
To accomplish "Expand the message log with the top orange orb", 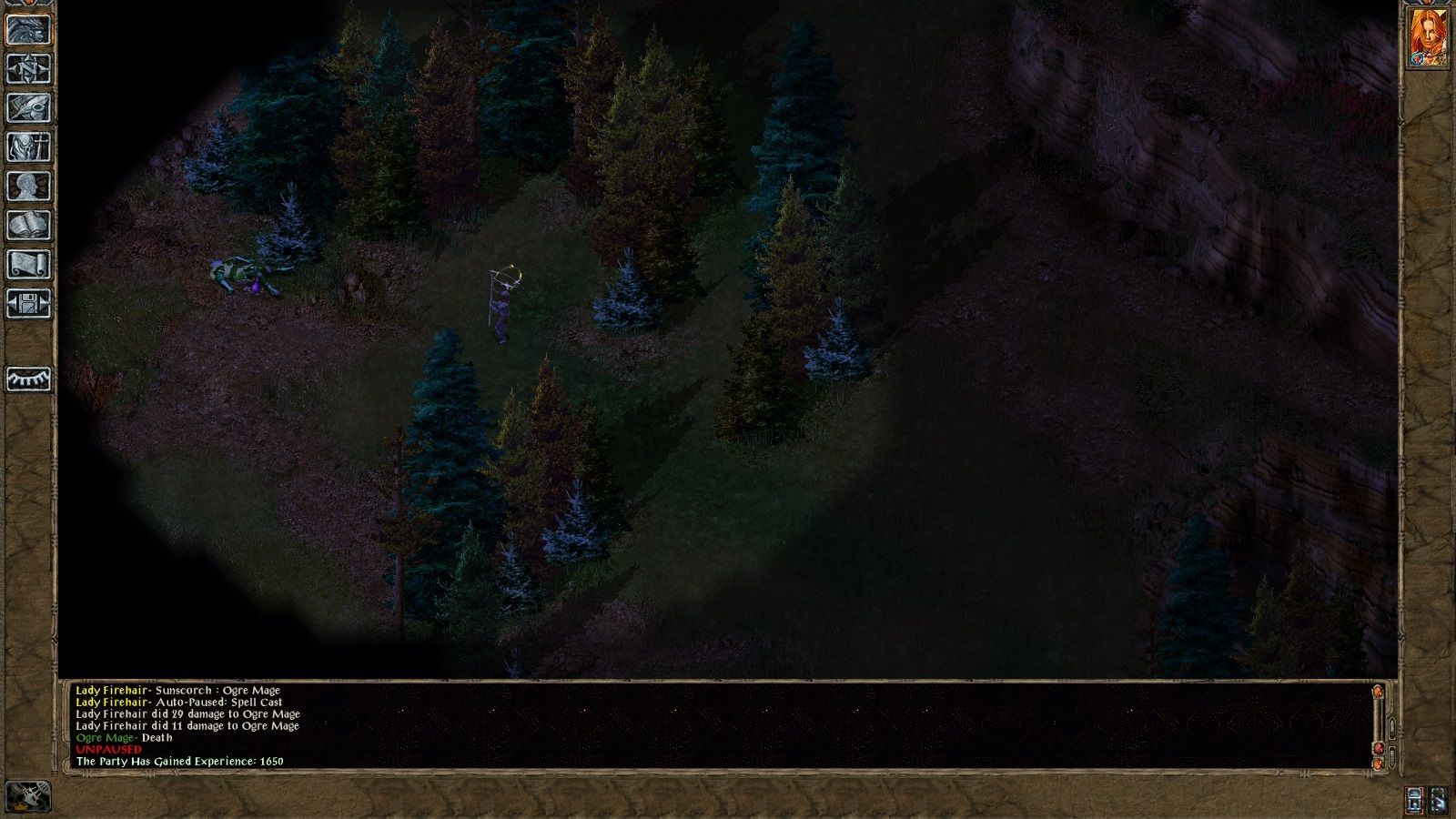I will pyautogui.click(x=1378, y=692).
